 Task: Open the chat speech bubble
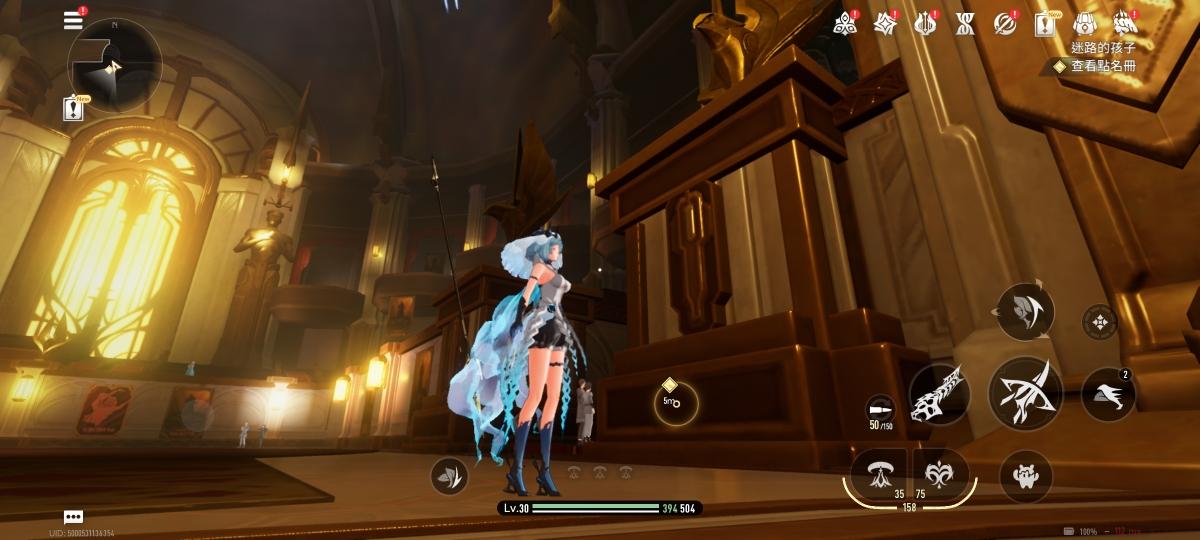73,517
